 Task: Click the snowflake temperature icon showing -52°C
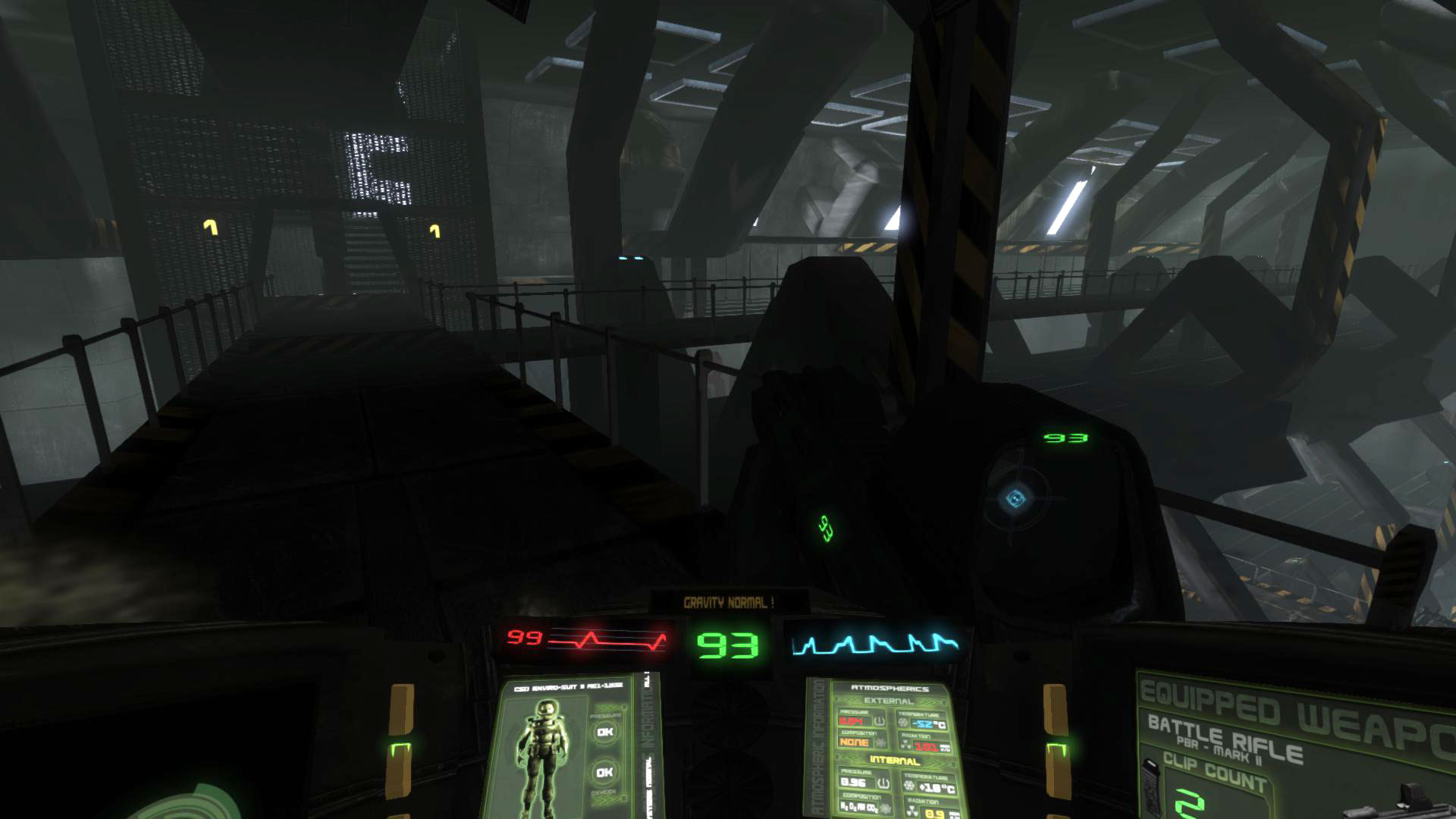click(903, 723)
